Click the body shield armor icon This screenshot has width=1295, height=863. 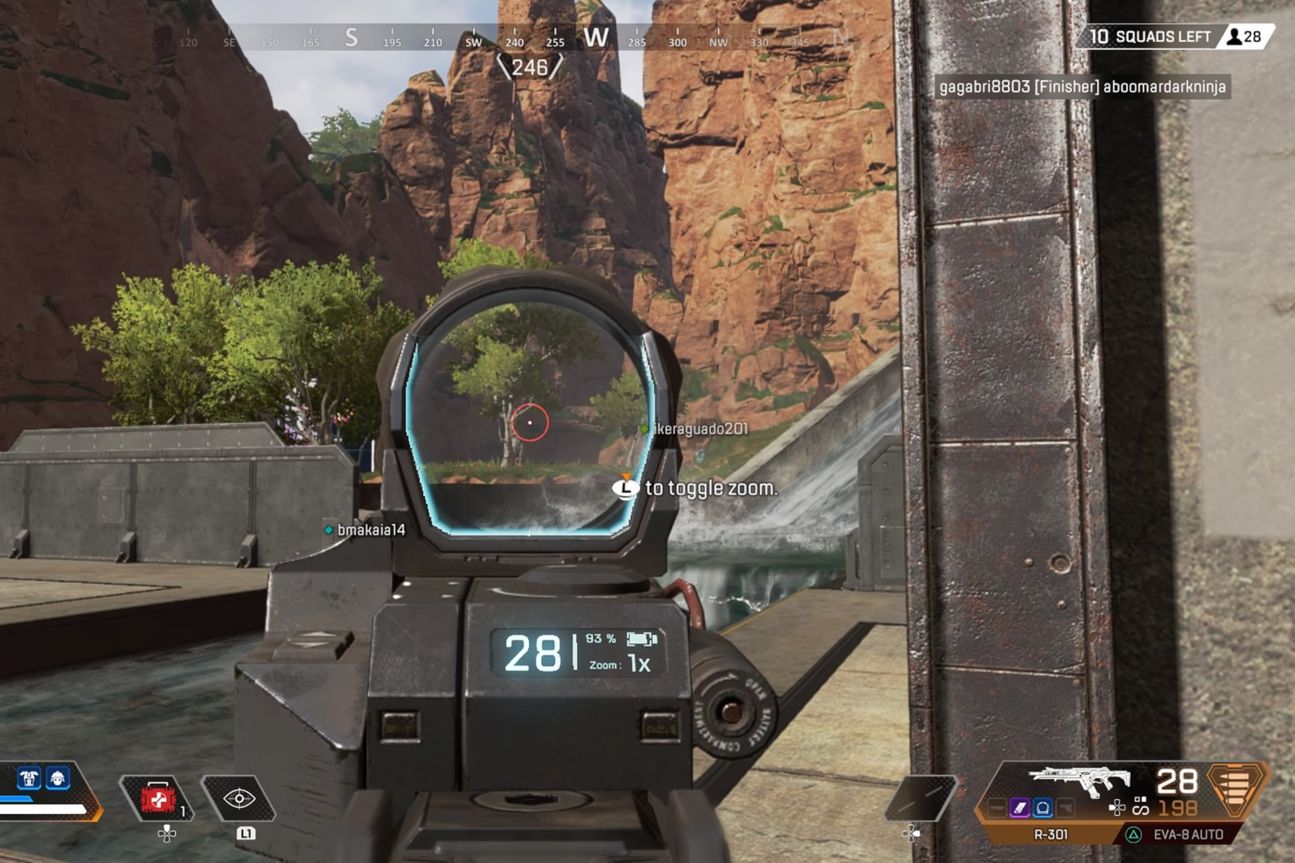point(29,778)
